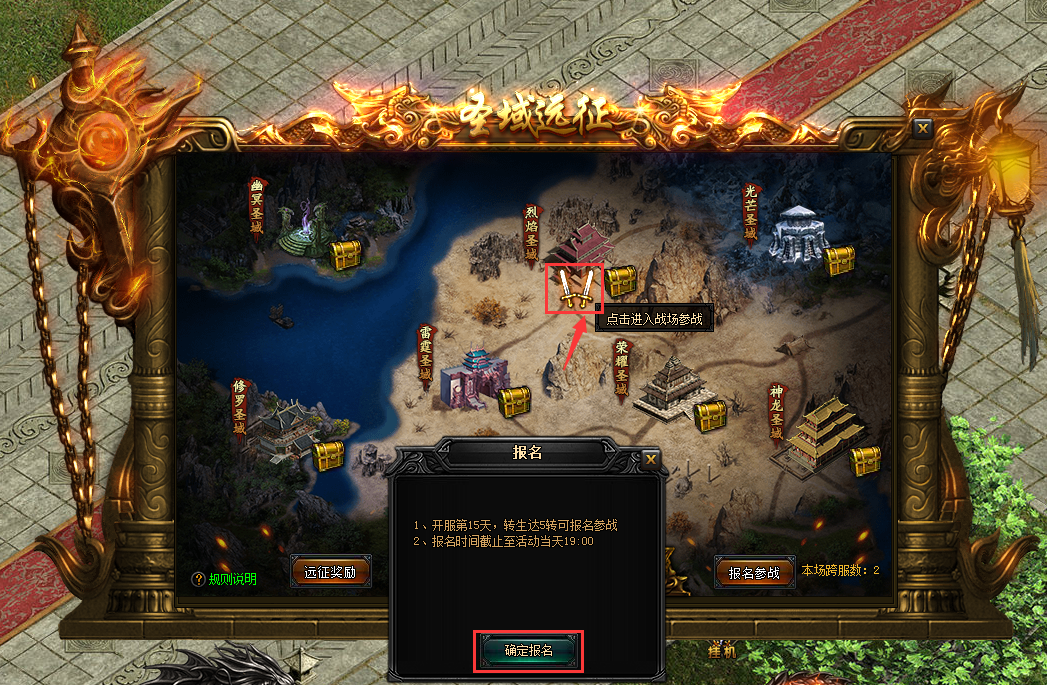Open treasure chest at 雷霆圣城
The image size is (1047, 685).
pos(514,402)
